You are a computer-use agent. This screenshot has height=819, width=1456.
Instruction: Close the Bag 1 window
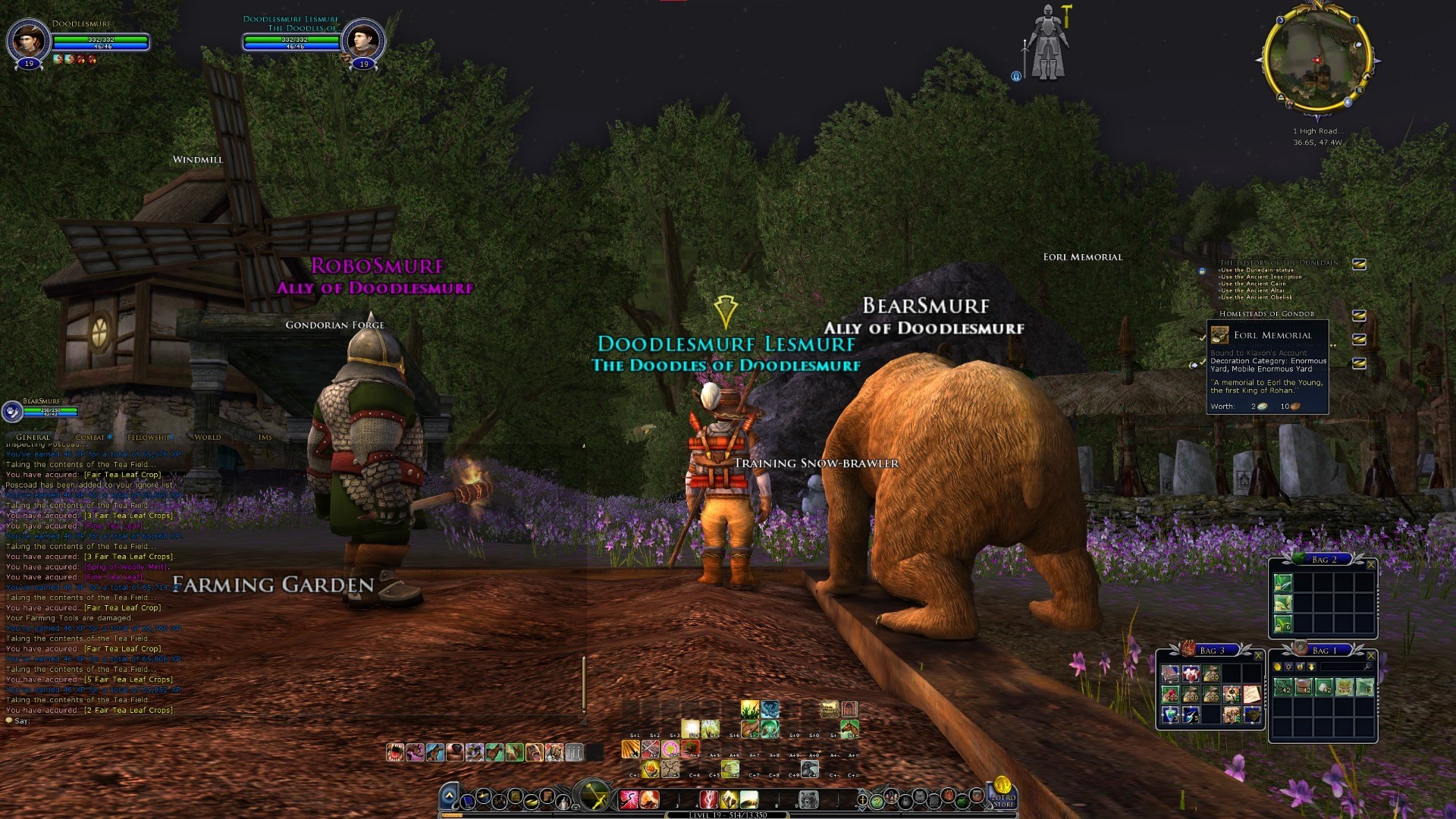point(1370,656)
